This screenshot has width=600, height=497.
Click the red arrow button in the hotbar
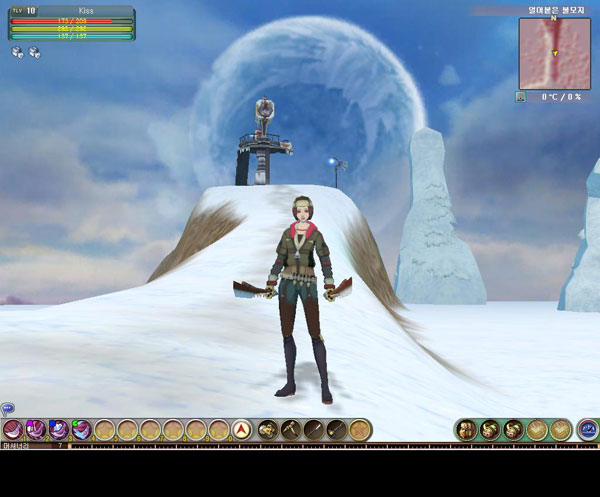pyautogui.click(x=241, y=430)
